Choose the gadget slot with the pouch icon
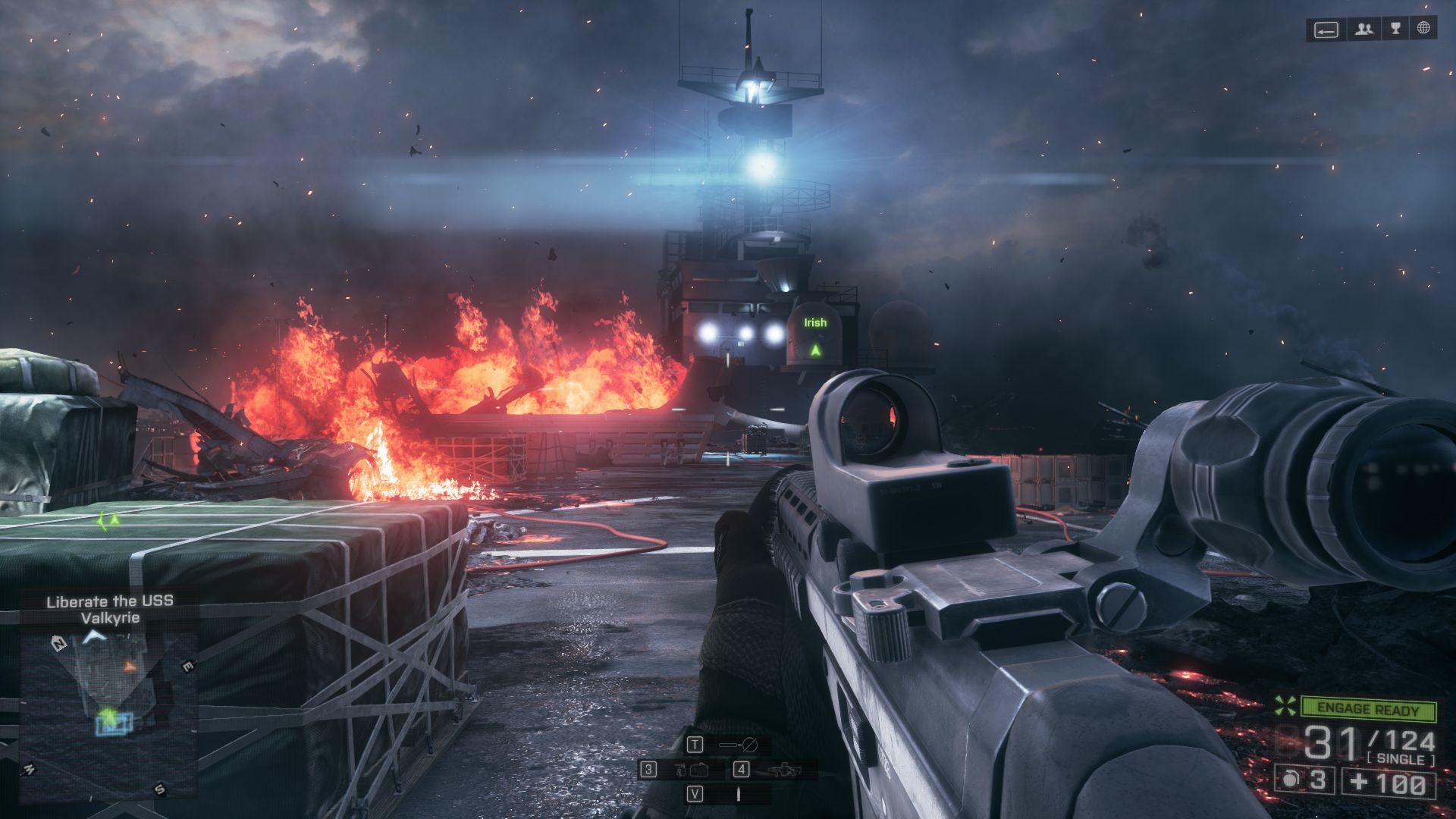 pos(691,770)
